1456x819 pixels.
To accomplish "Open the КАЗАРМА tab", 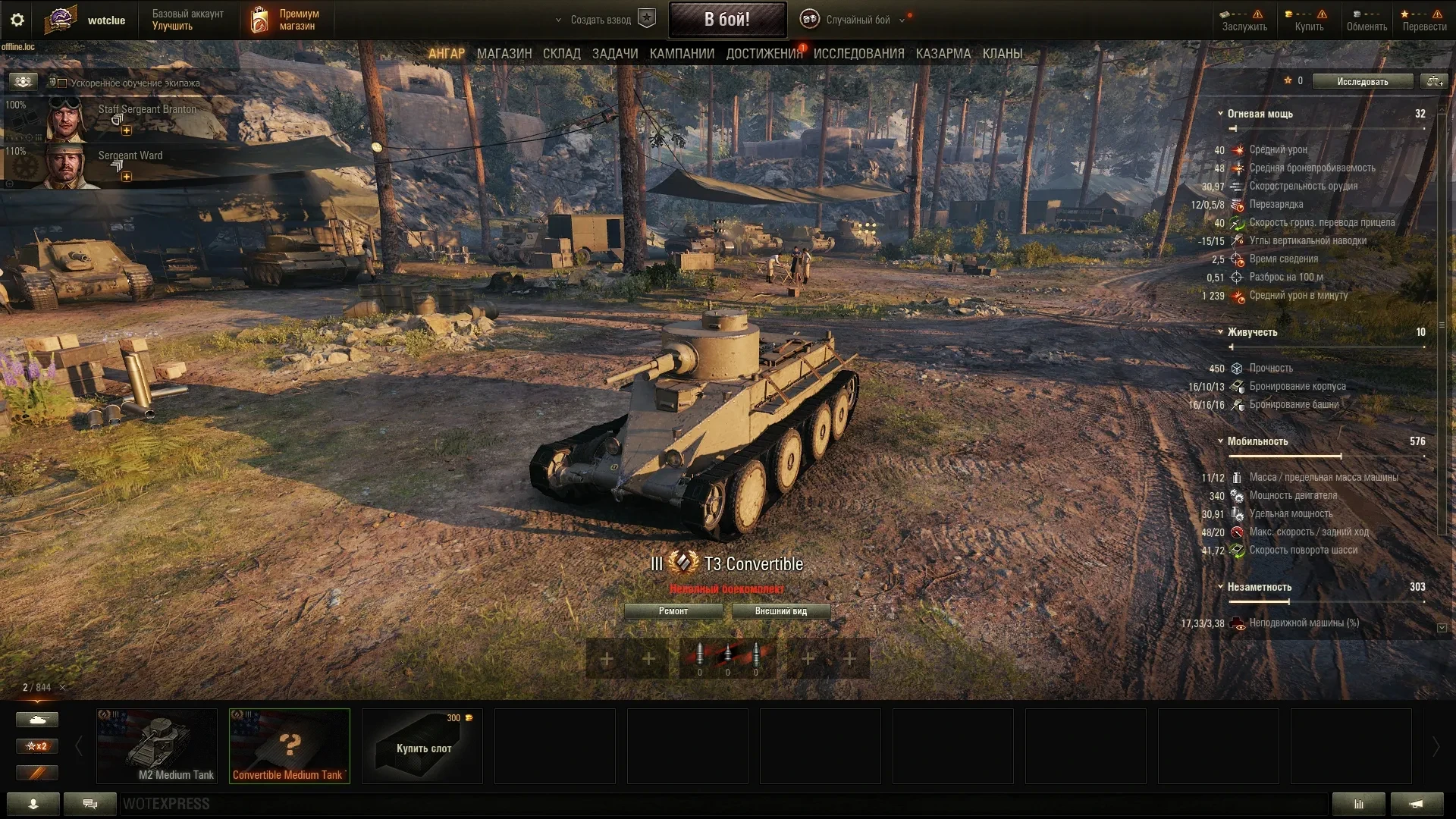I will click(x=943, y=54).
